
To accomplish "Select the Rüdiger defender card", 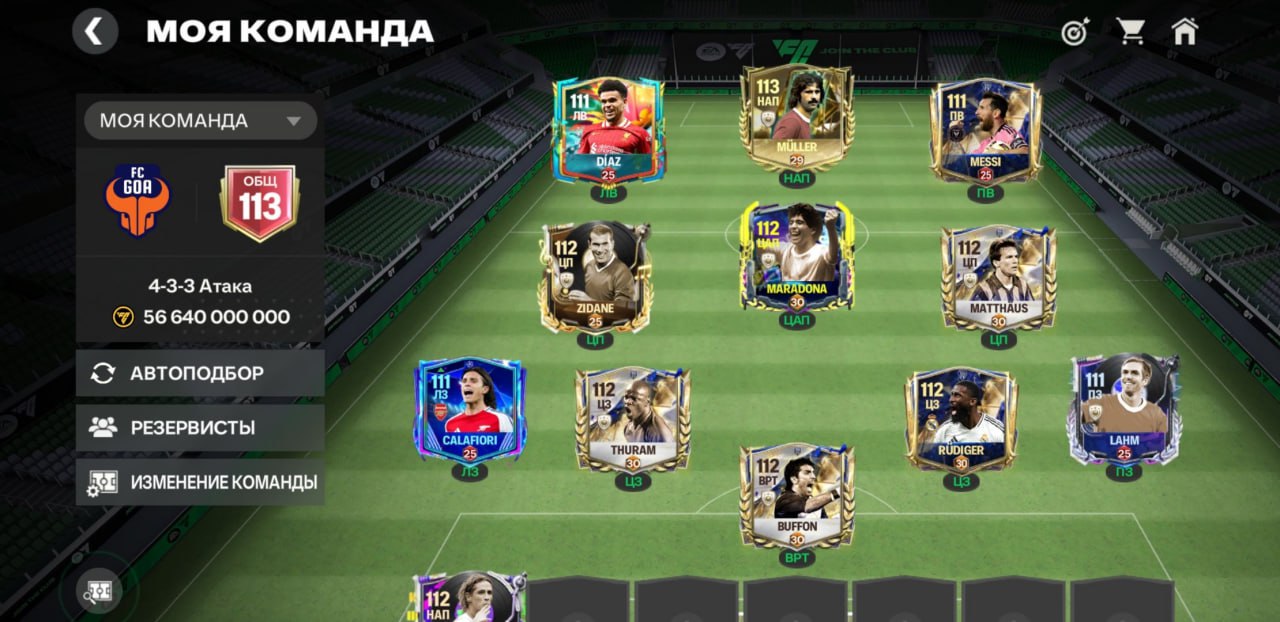I will tap(961, 418).
